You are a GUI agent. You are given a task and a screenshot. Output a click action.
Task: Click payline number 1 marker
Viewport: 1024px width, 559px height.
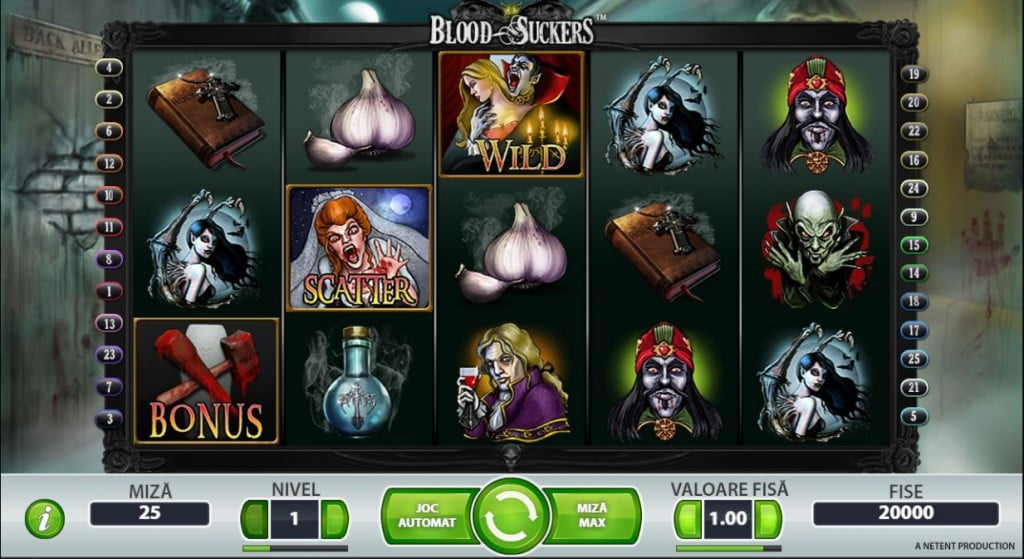click(x=109, y=291)
